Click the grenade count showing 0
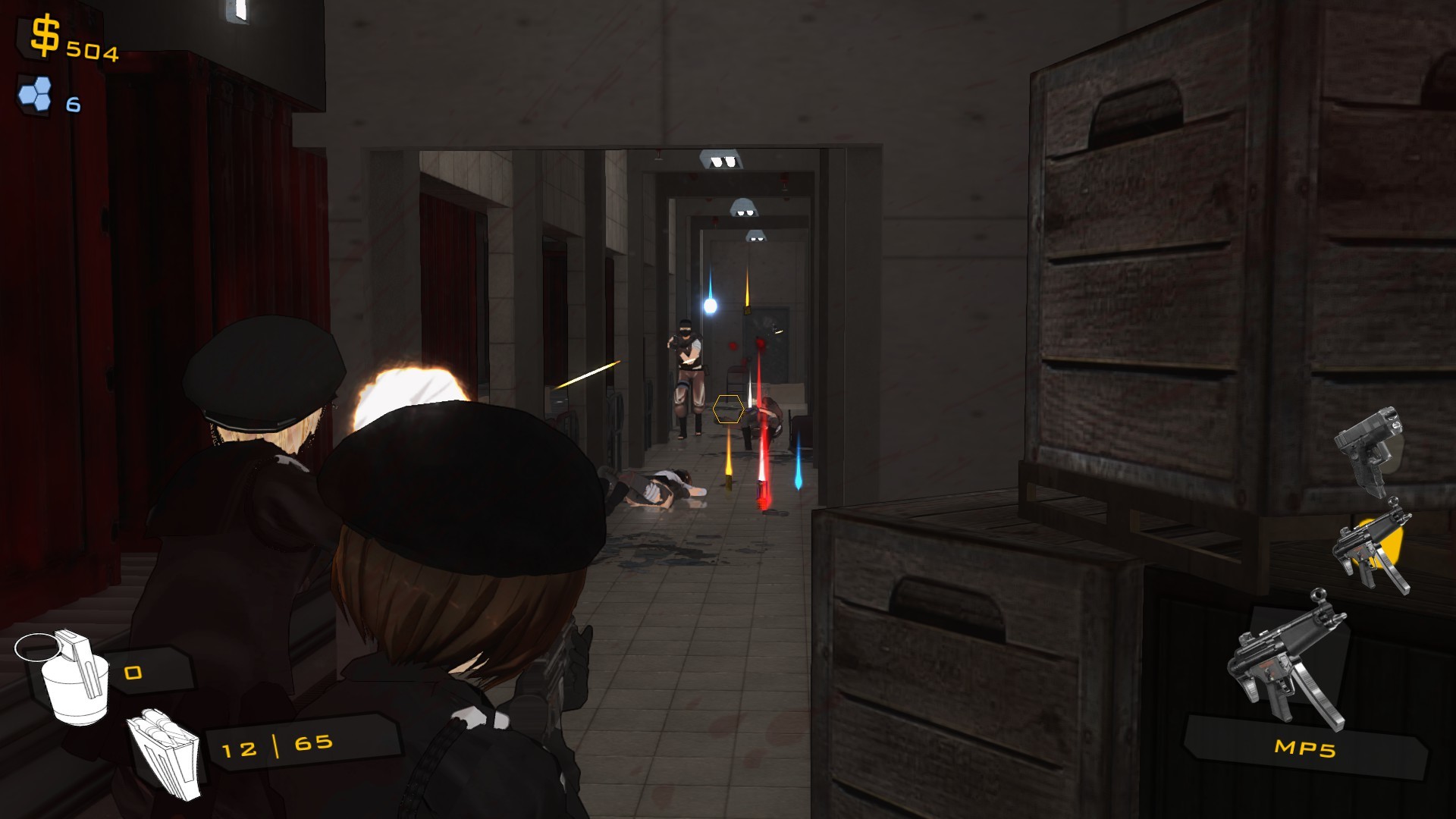This screenshot has height=819, width=1456. click(133, 671)
